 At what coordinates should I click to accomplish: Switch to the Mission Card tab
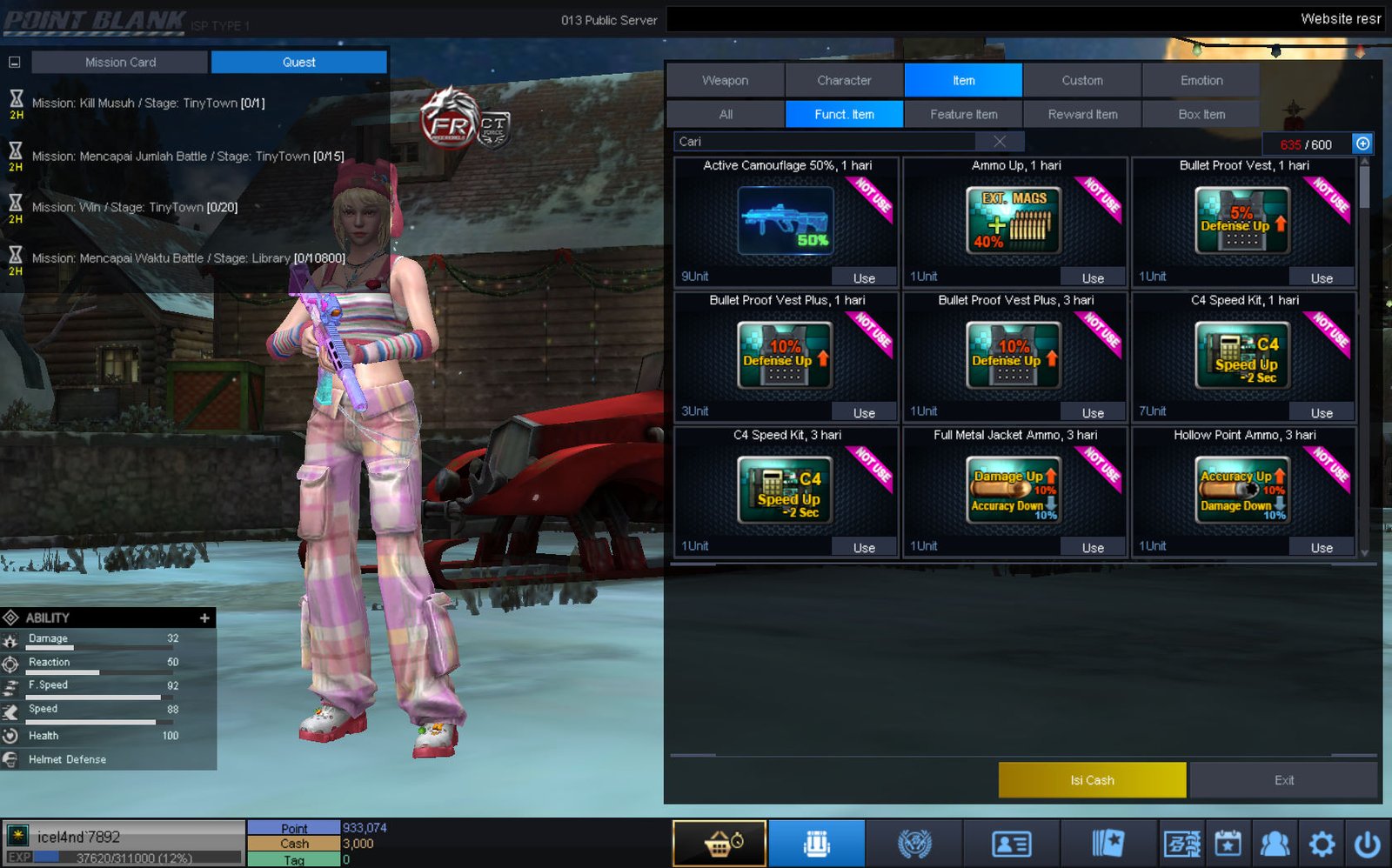120,63
